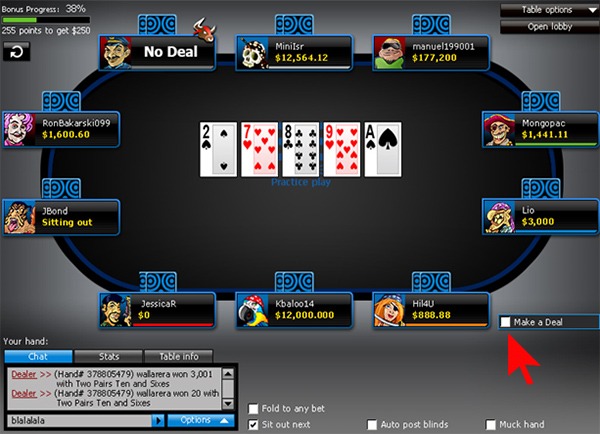
Task: Open the Dealer link in chat
Action: (x=23, y=372)
